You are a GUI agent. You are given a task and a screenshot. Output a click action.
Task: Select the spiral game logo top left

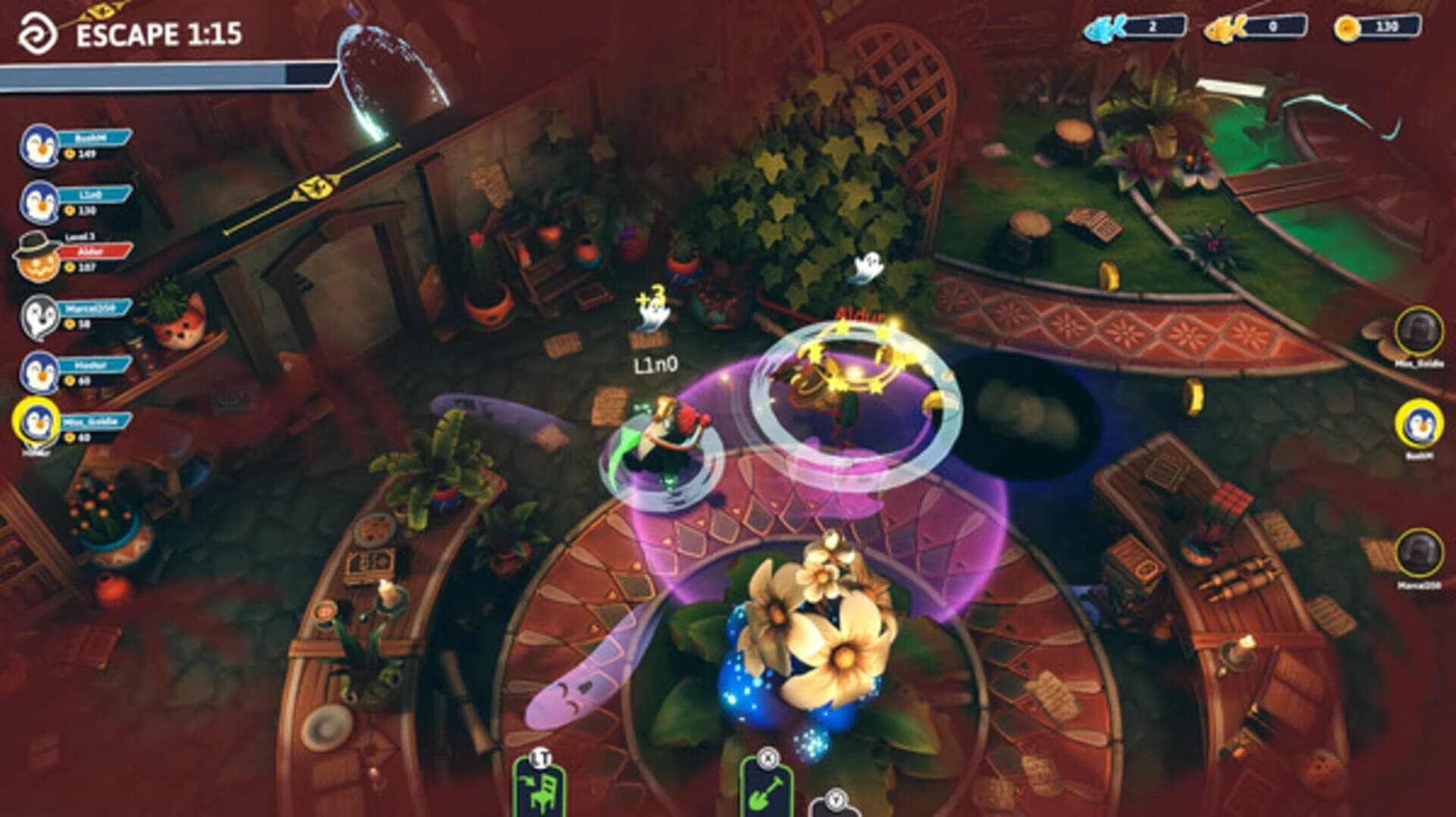pyautogui.click(x=39, y=34)
